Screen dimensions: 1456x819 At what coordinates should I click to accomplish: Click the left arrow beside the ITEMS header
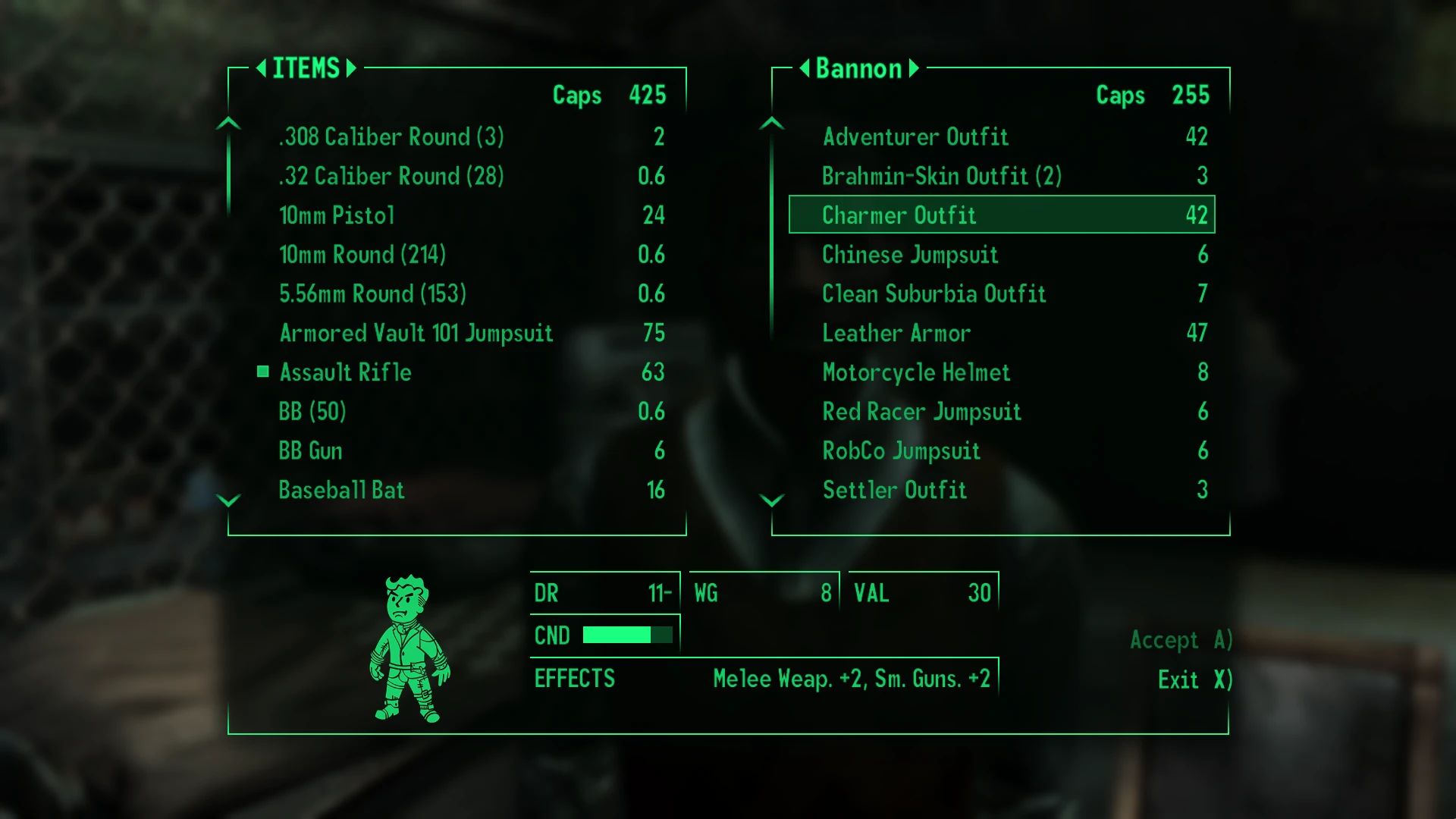click(262, 68)
